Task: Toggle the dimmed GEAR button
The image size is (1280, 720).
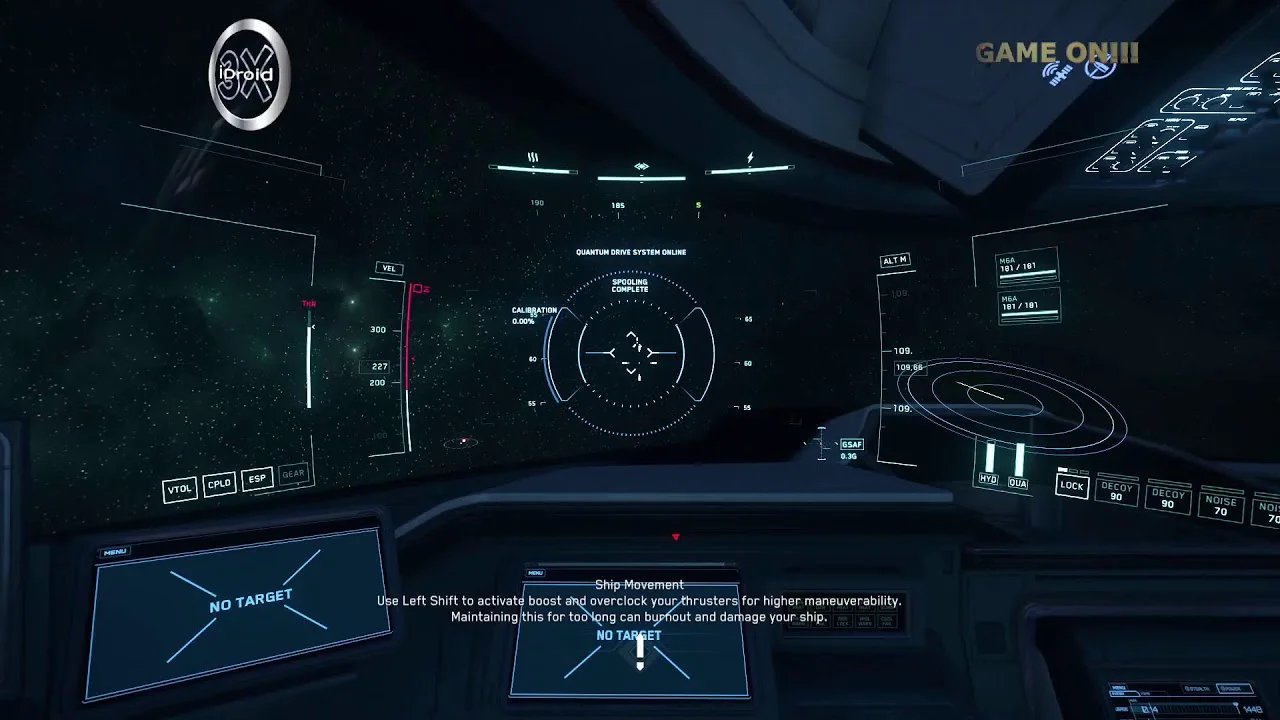Action: [293, 474]
